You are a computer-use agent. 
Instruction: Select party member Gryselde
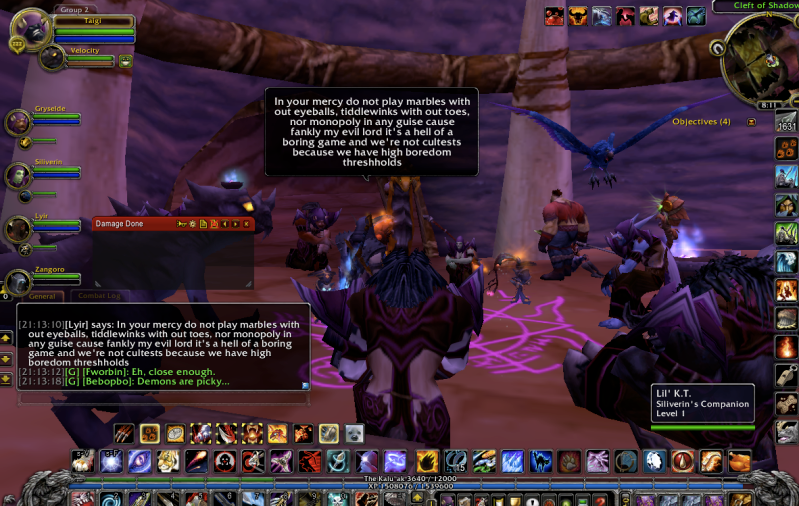[x=19, y=122]
